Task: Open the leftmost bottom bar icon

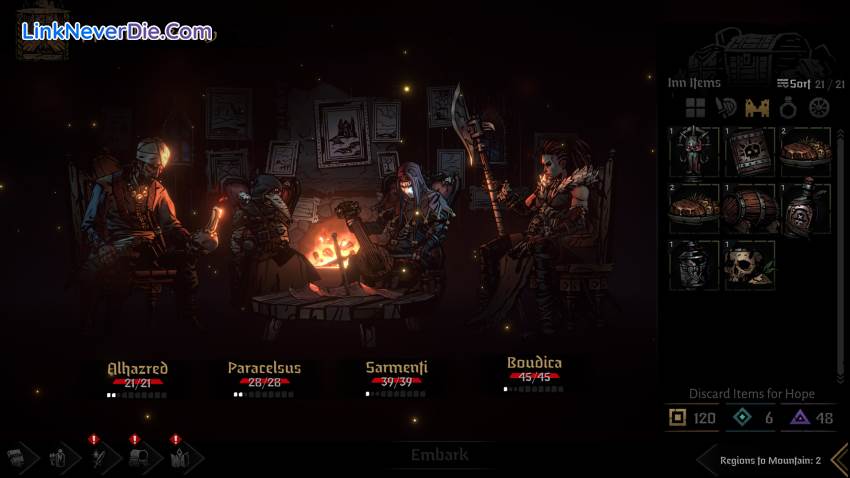Action: coord(18,458)
